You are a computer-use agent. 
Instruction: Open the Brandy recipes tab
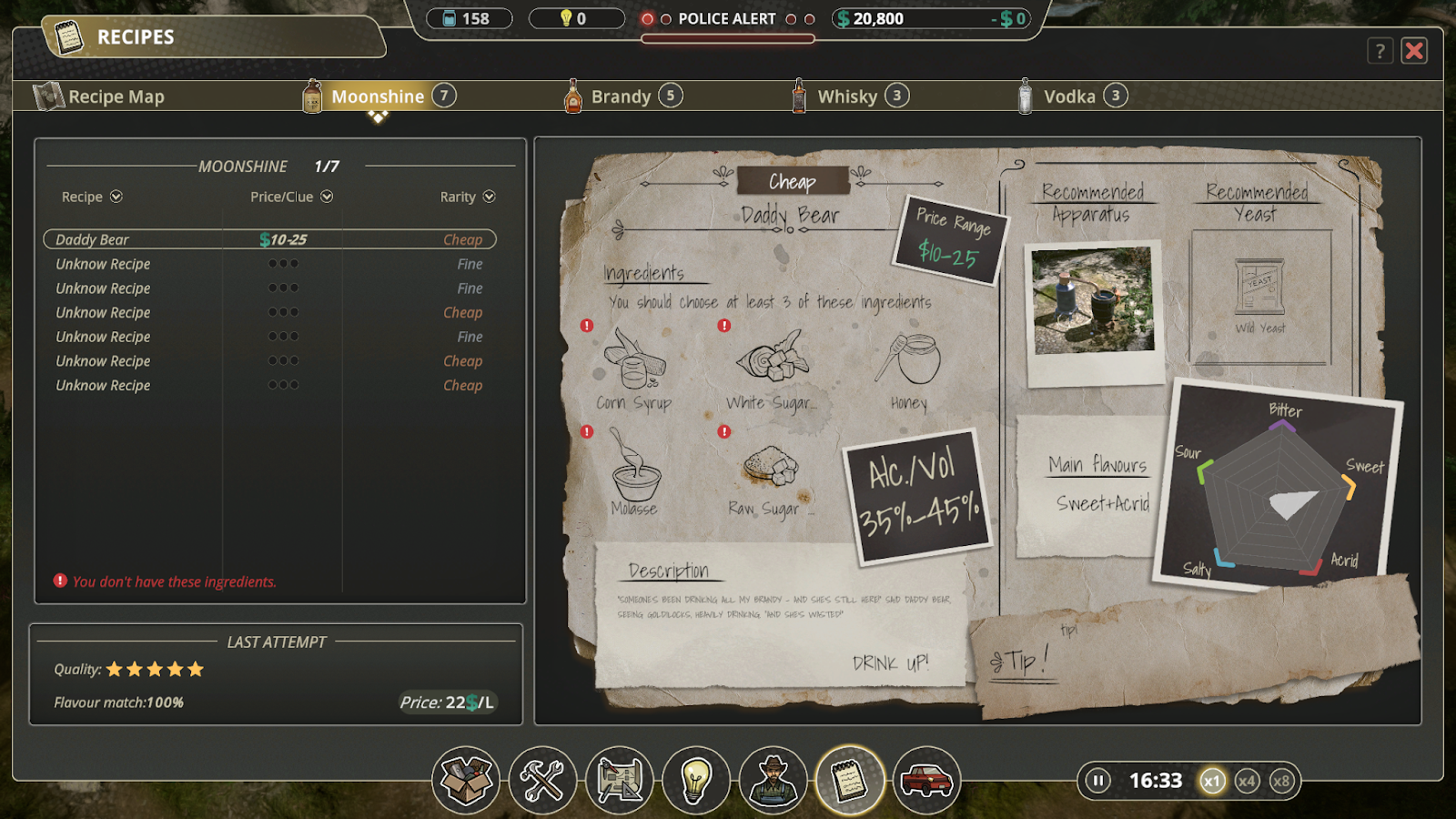pyautogui.click(x=622, y=96)
